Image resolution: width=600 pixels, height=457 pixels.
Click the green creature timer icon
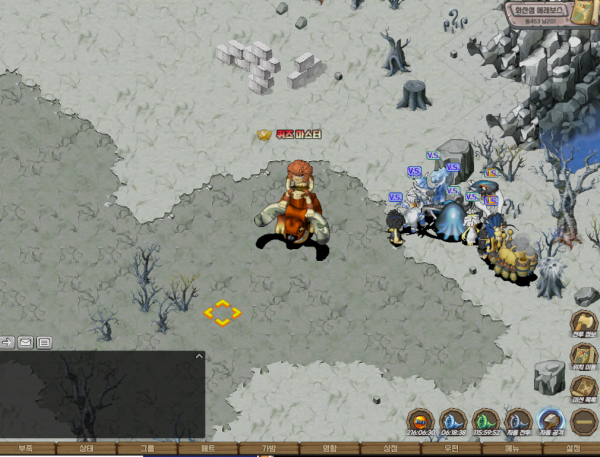click(485, 421)
